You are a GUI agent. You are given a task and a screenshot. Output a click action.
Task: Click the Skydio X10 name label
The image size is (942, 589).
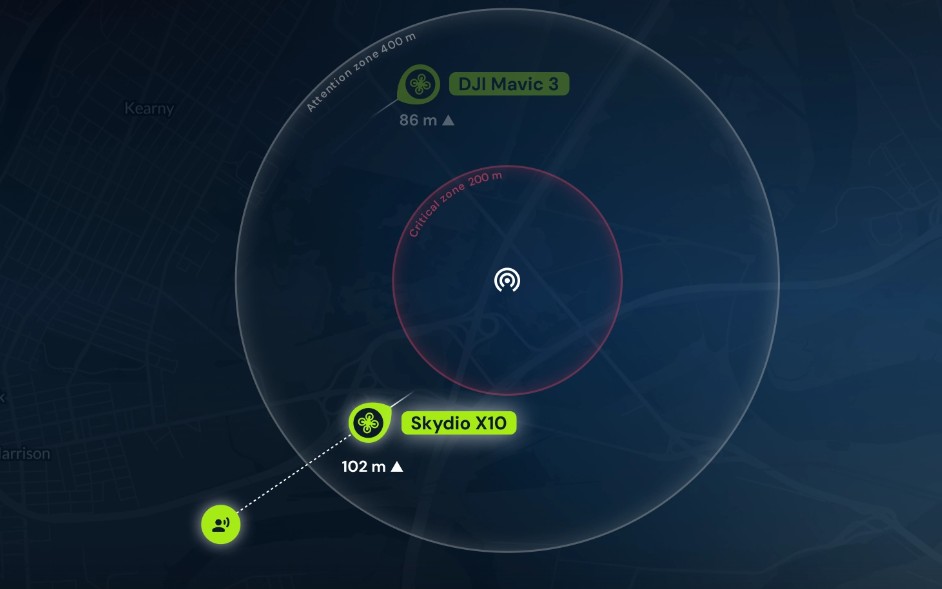coord(459,423)
